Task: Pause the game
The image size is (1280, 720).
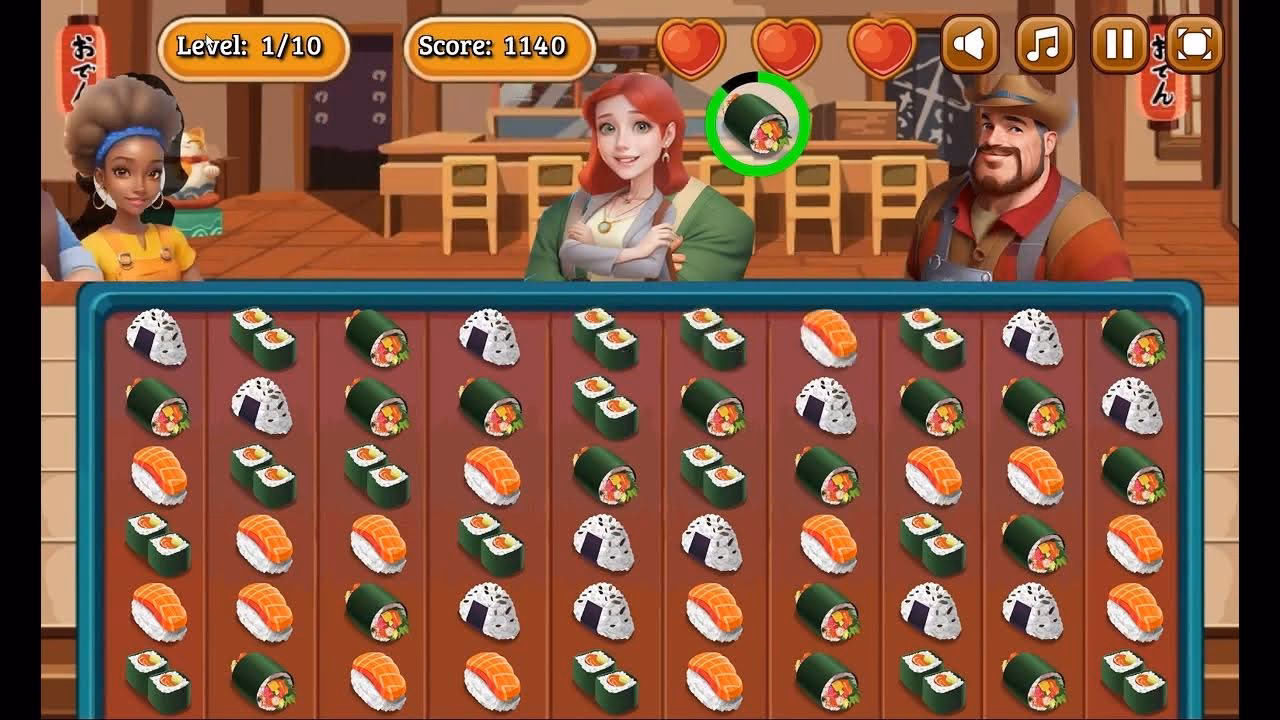Action: [x=1118, y=44]
